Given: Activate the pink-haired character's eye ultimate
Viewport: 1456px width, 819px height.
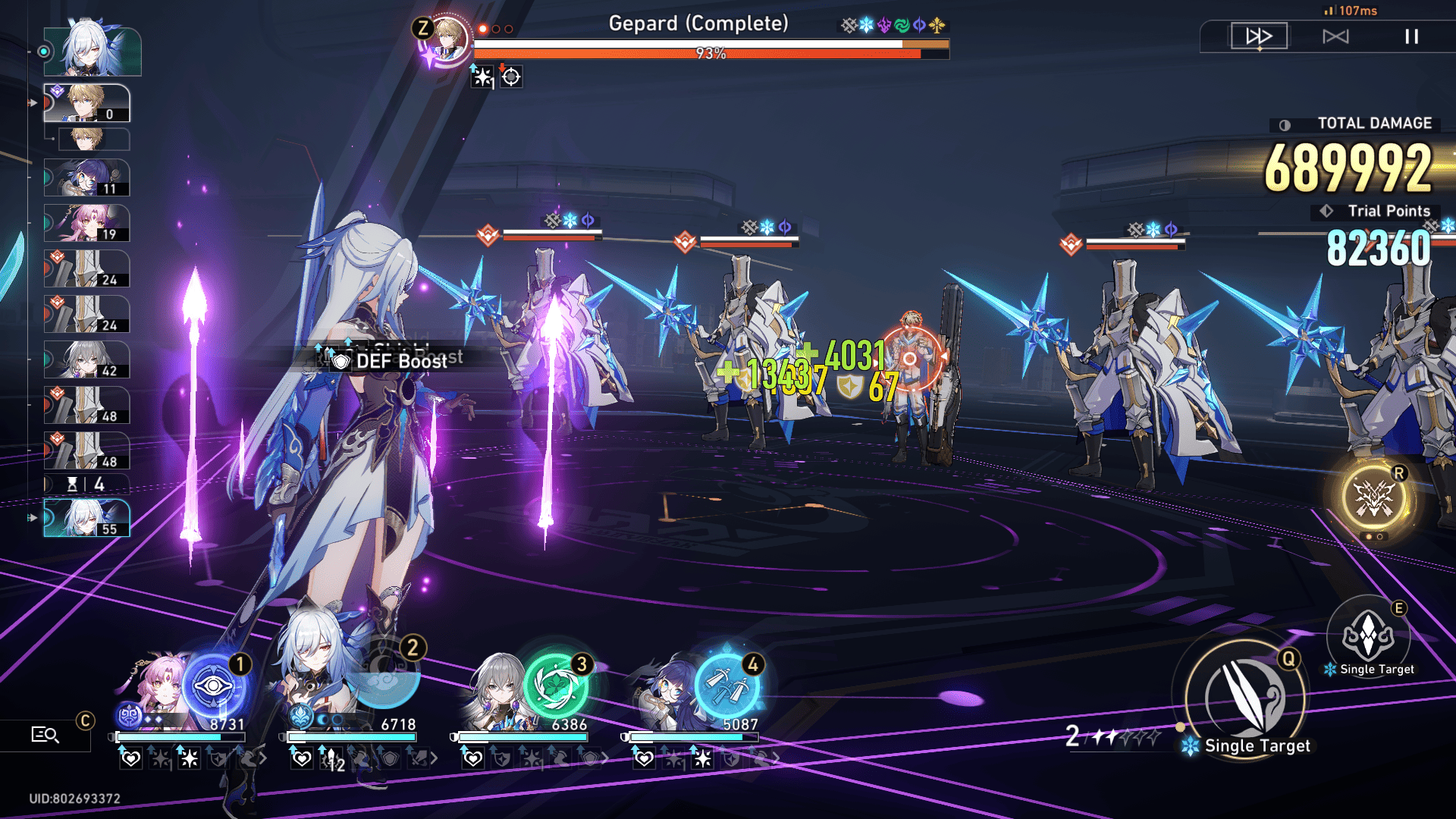Looking at the screenshot, I should (214, 686).
